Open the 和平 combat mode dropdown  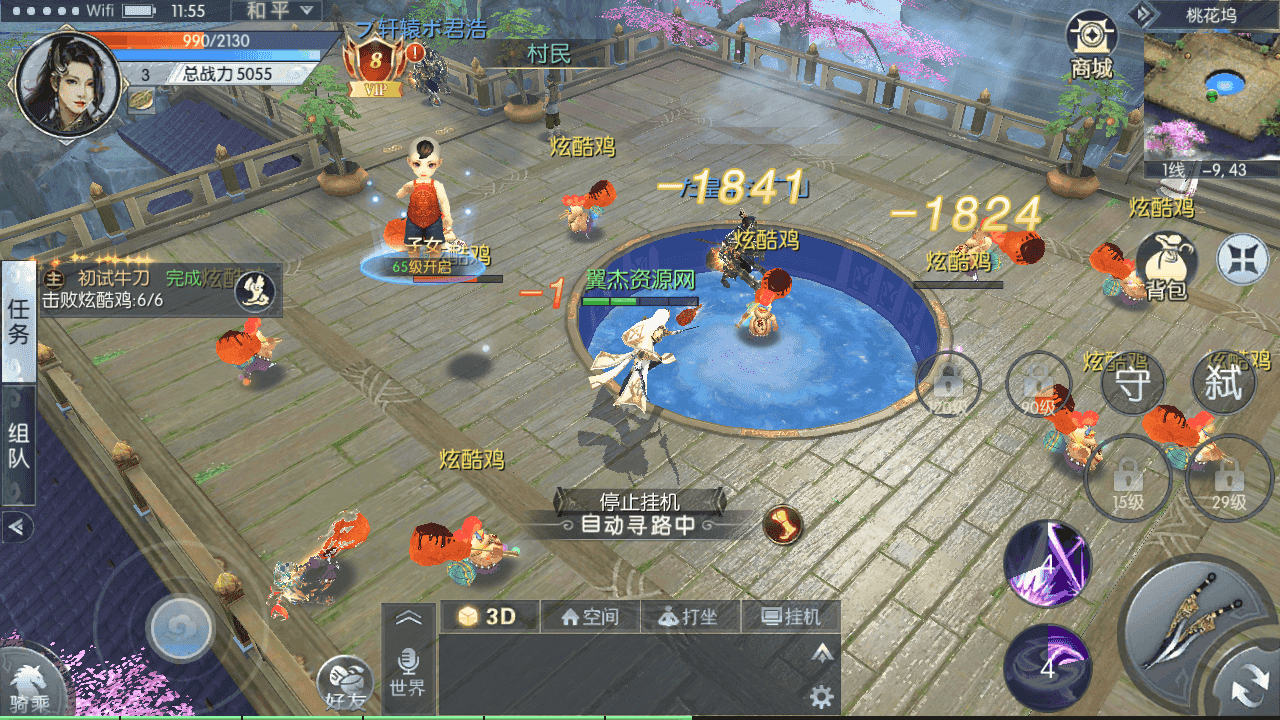click(x=278, y=12)
